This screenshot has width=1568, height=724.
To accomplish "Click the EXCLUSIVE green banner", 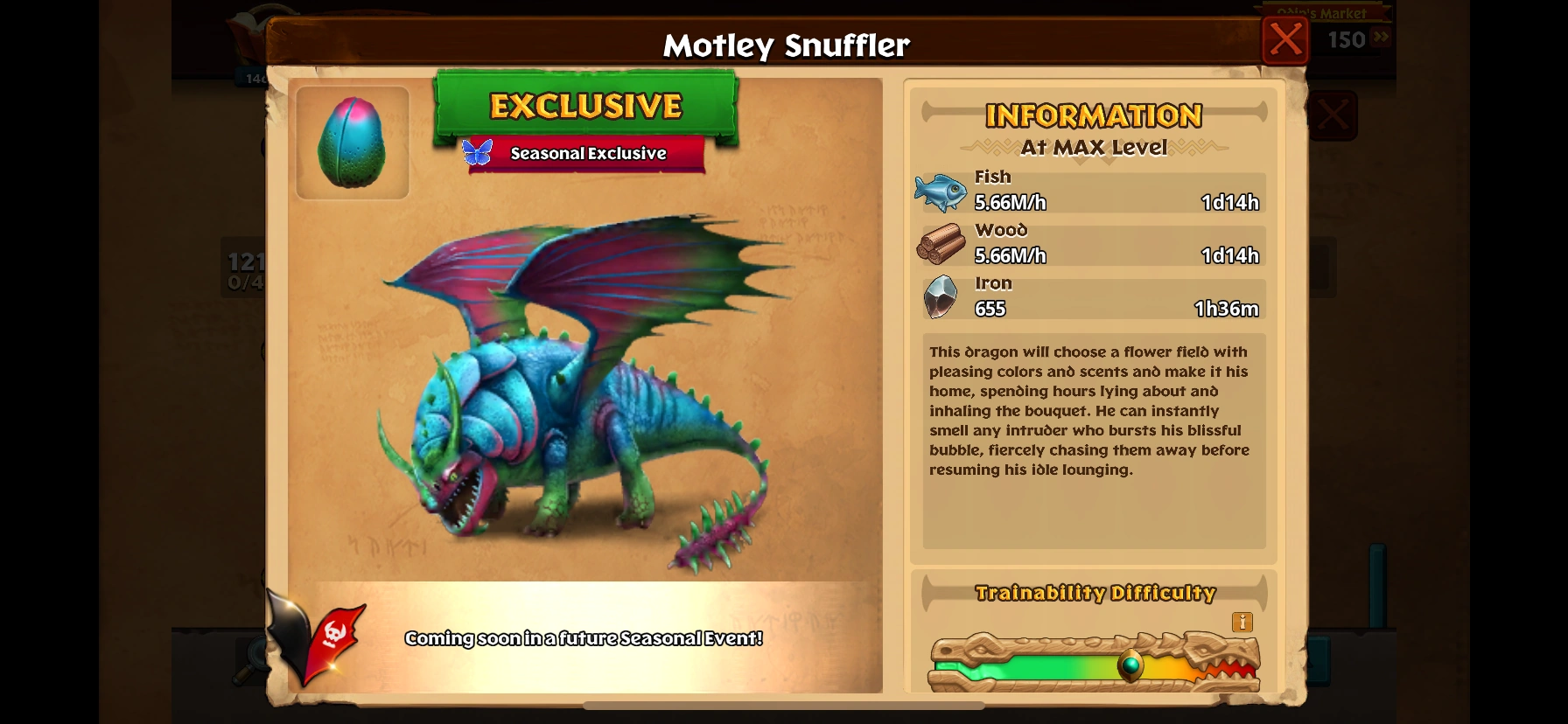I will click(587, 107).
